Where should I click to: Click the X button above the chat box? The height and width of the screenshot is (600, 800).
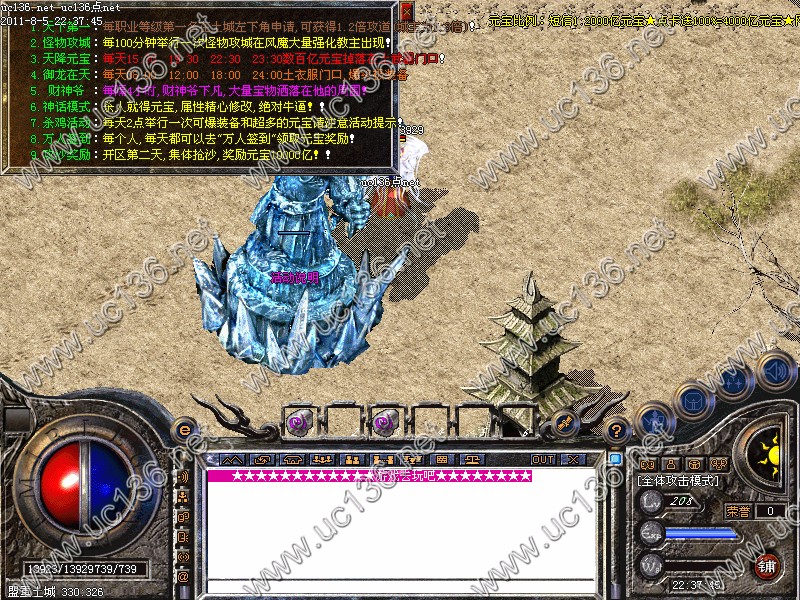[x=573, y=459]
